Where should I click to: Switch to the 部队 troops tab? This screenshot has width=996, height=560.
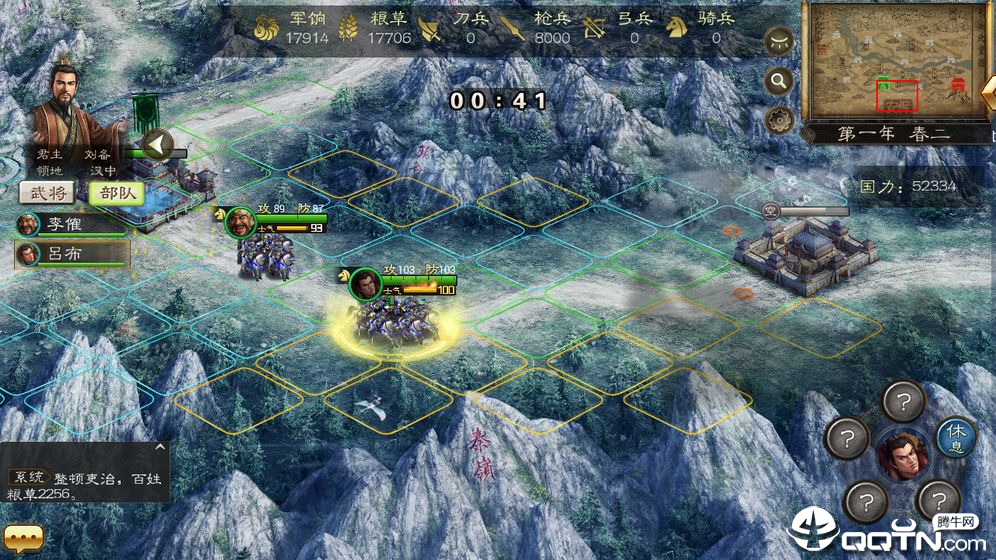pos(115,194)
